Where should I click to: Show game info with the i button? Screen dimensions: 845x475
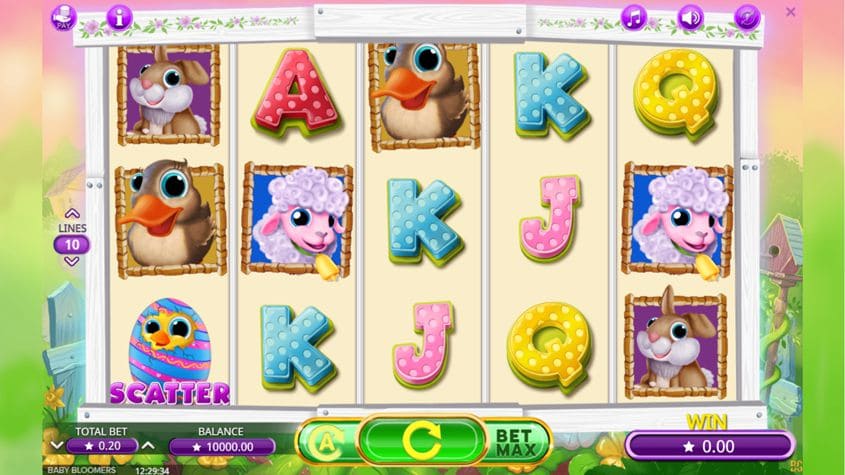(119, 17)
